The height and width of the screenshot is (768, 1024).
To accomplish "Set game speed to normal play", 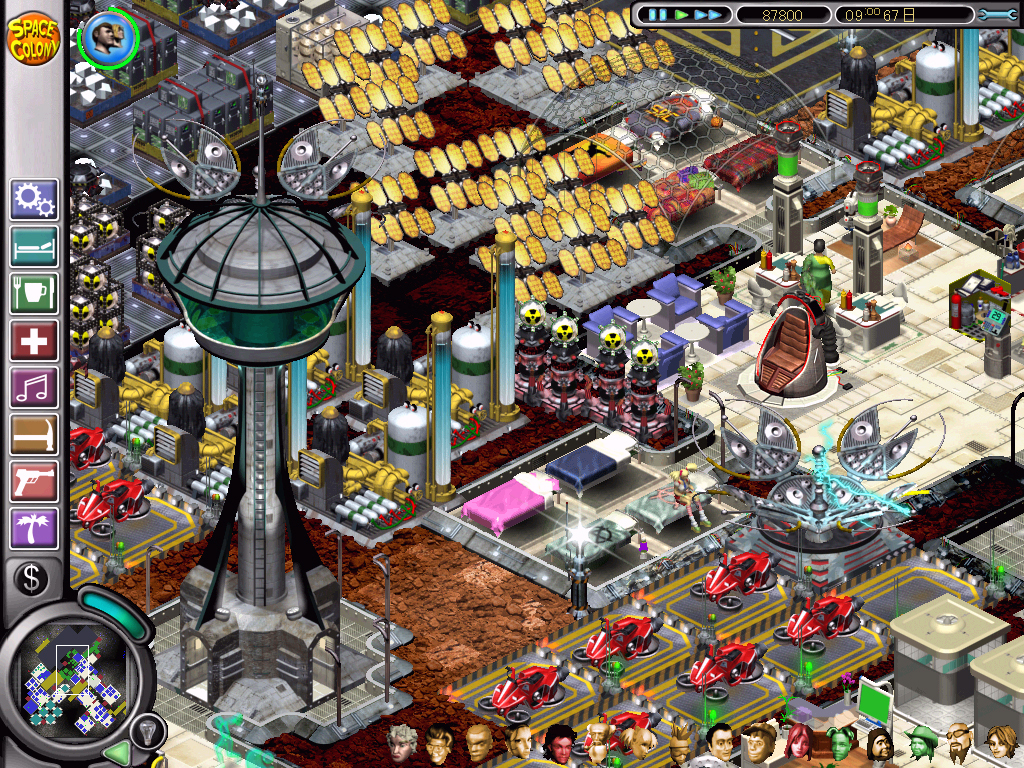I will point(681,15).
